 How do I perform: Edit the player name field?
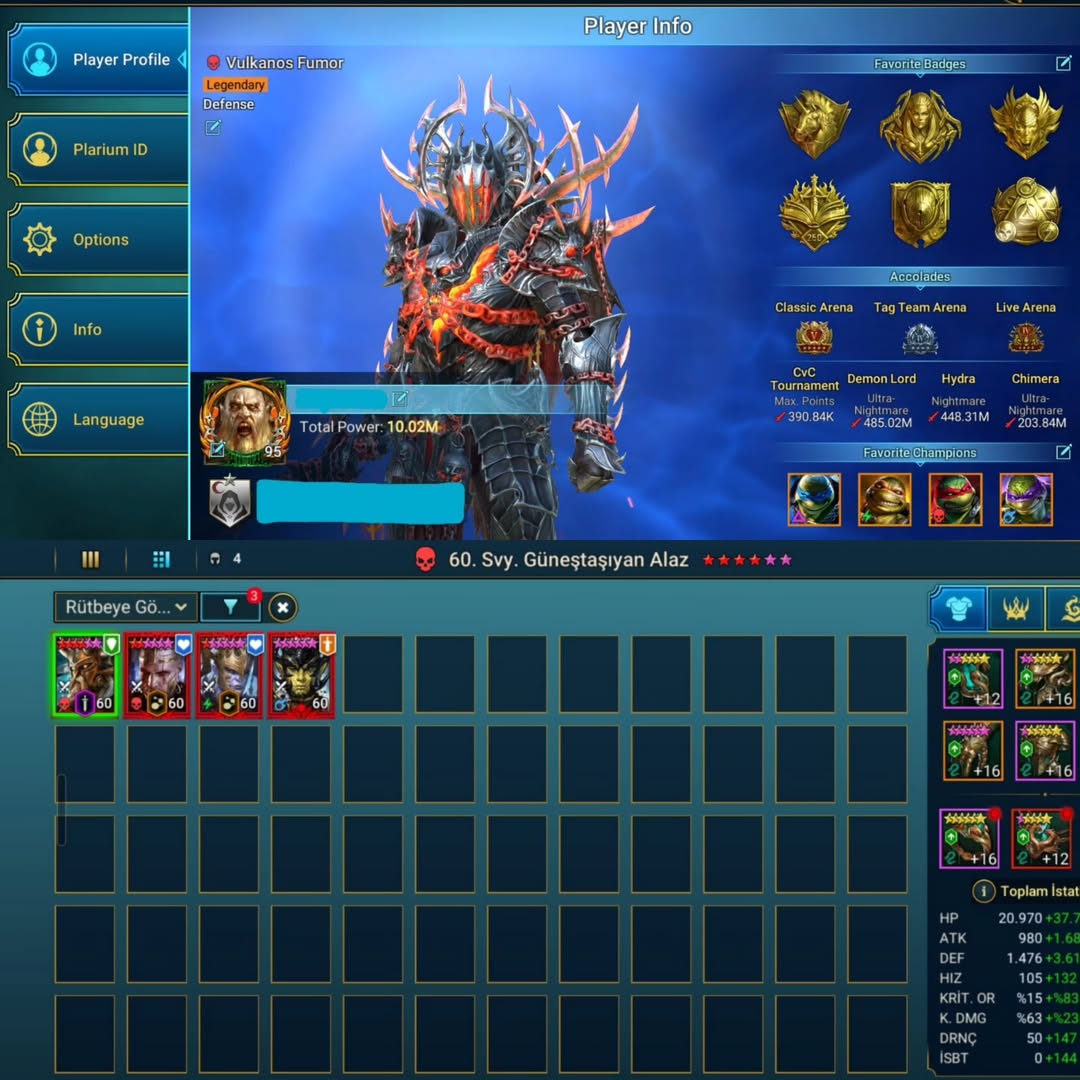[x=400, y=399]
